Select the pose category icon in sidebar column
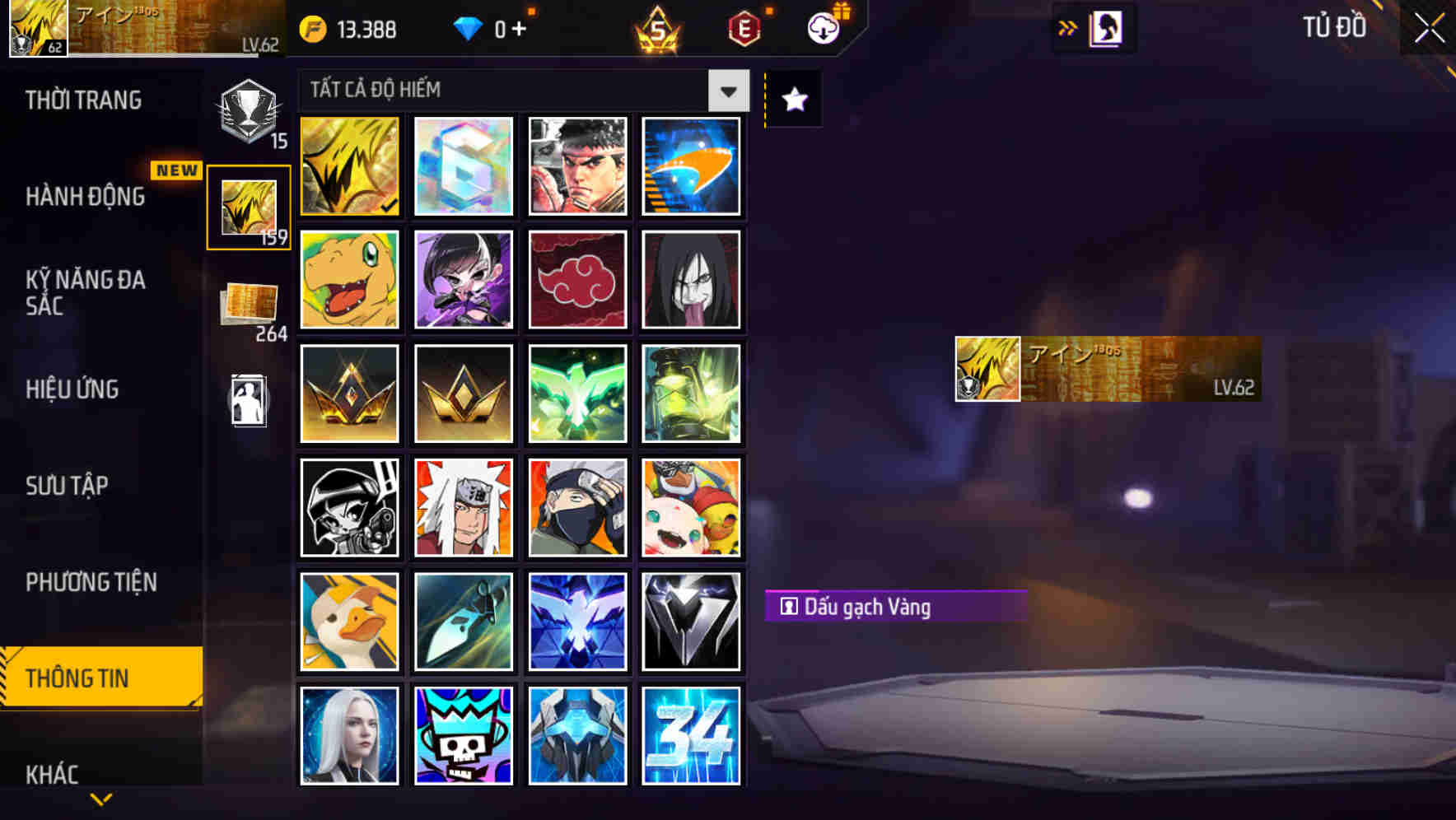Screen dimensions: 1456x820 click(x=248, y=401)
